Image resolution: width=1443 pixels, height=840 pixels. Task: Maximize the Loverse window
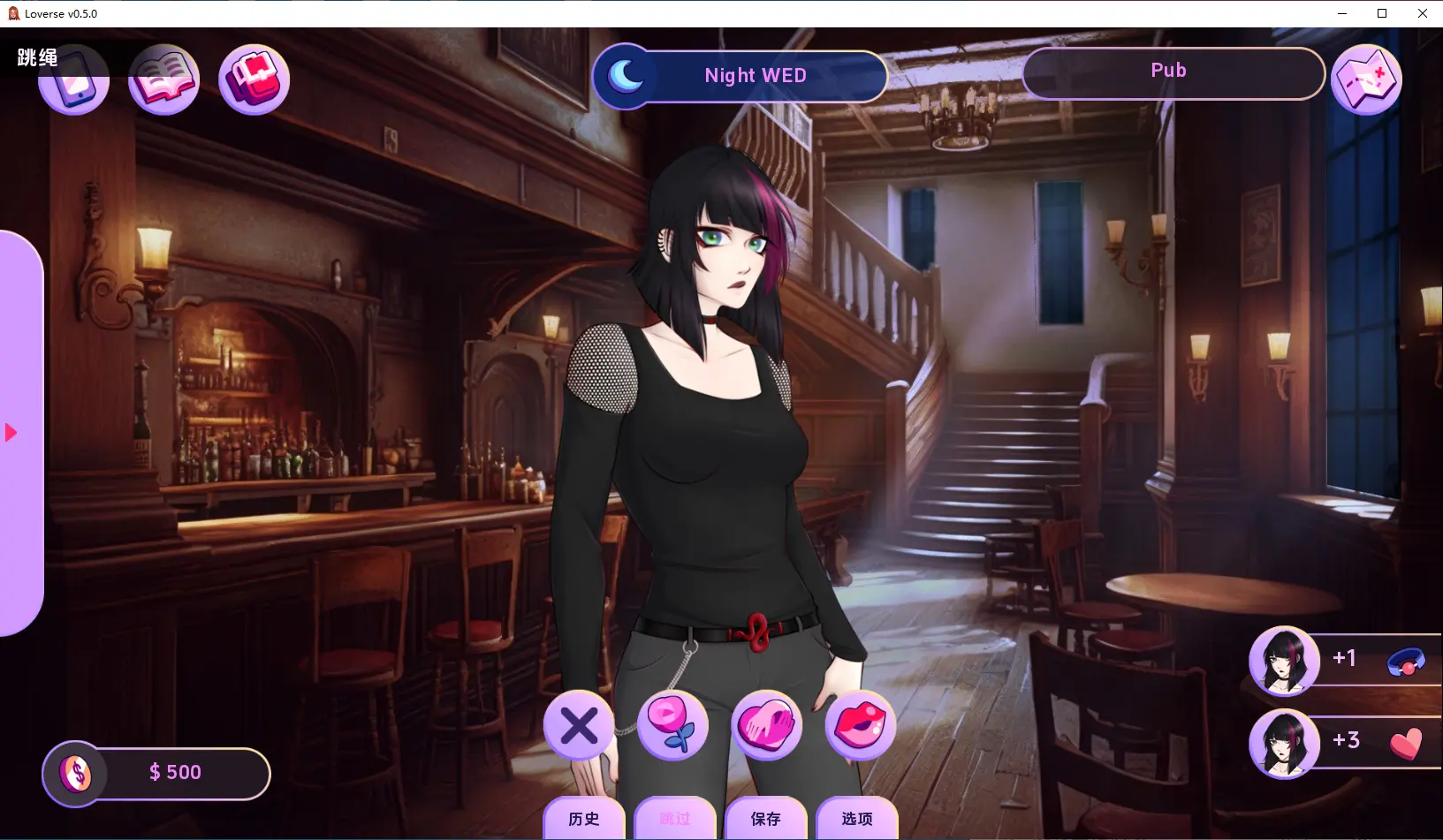(1382, 13)
